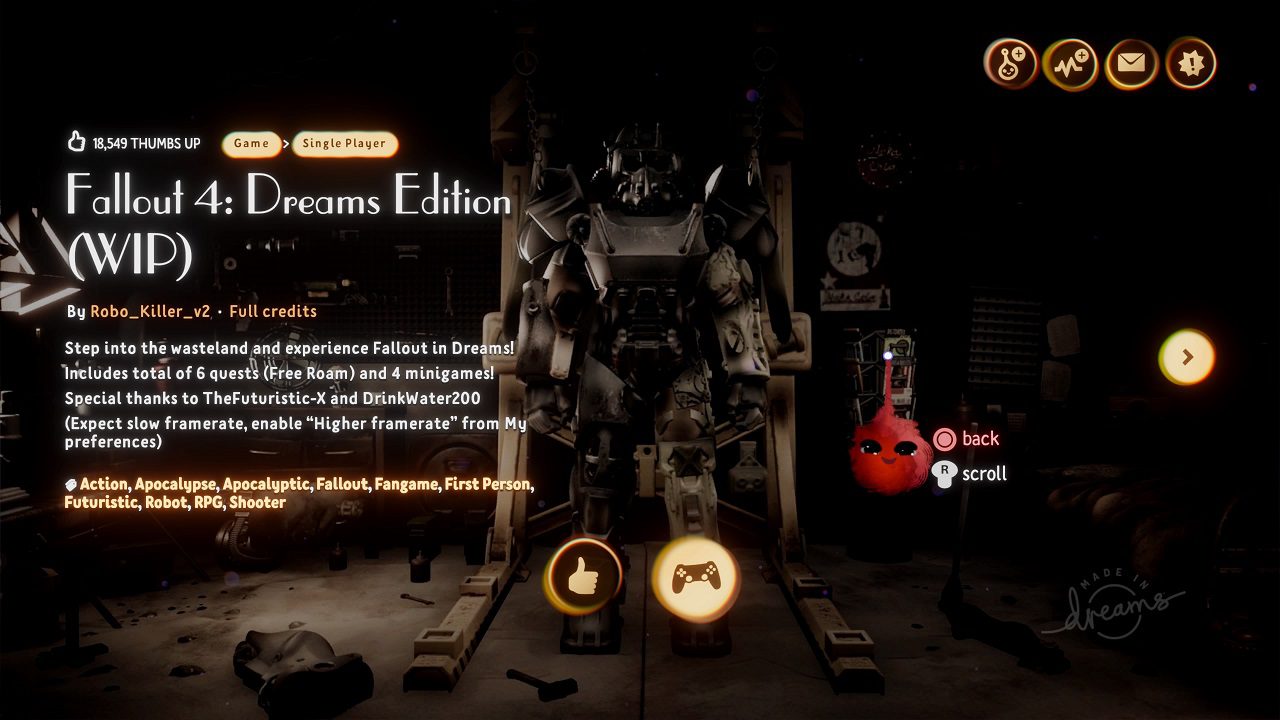Open the envelope message icon
Viewport: 1280px width, 720px height.
(x=1131, y=65)
